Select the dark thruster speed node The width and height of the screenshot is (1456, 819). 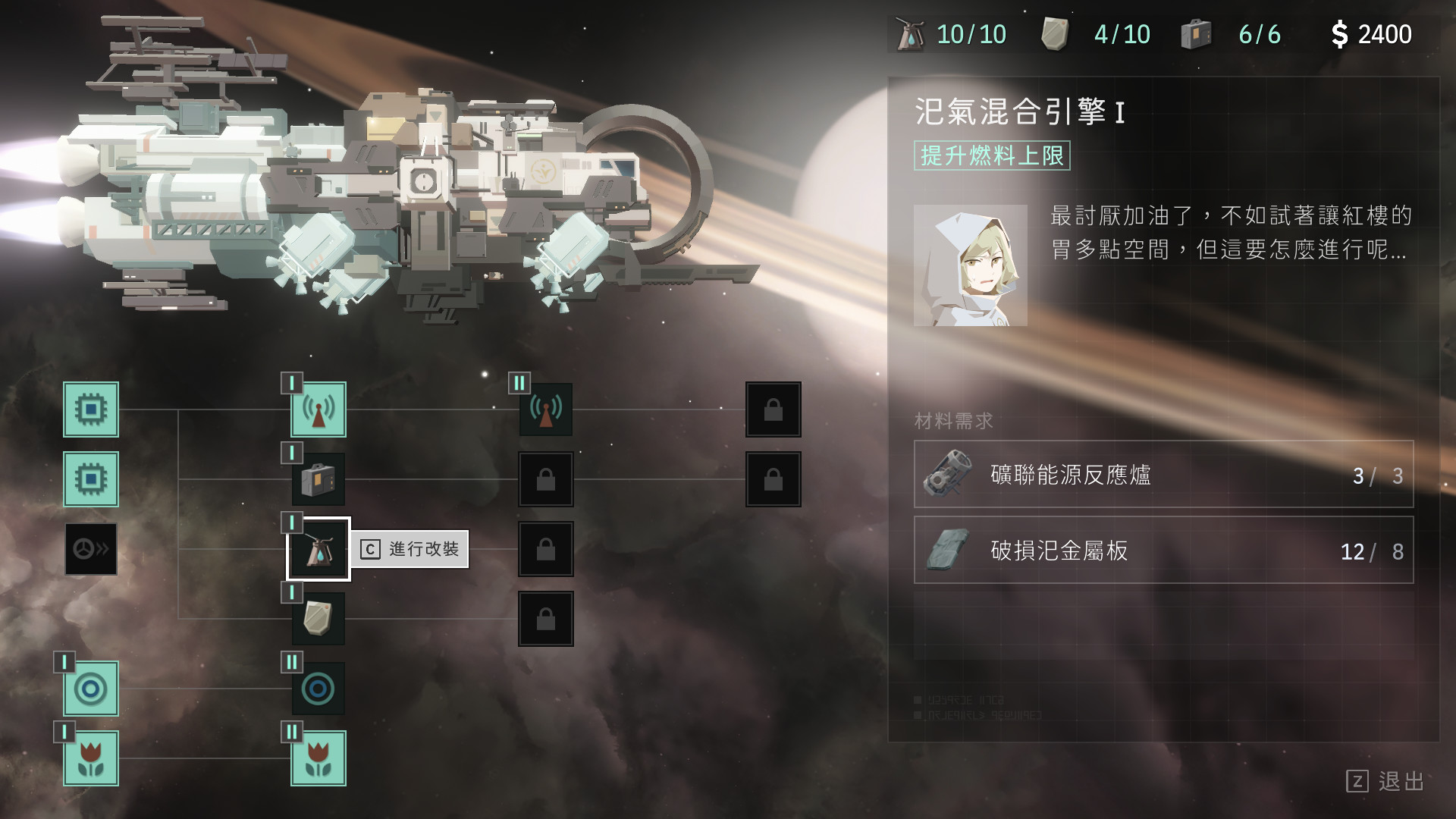pyautogui.click(x=91, y=549)
